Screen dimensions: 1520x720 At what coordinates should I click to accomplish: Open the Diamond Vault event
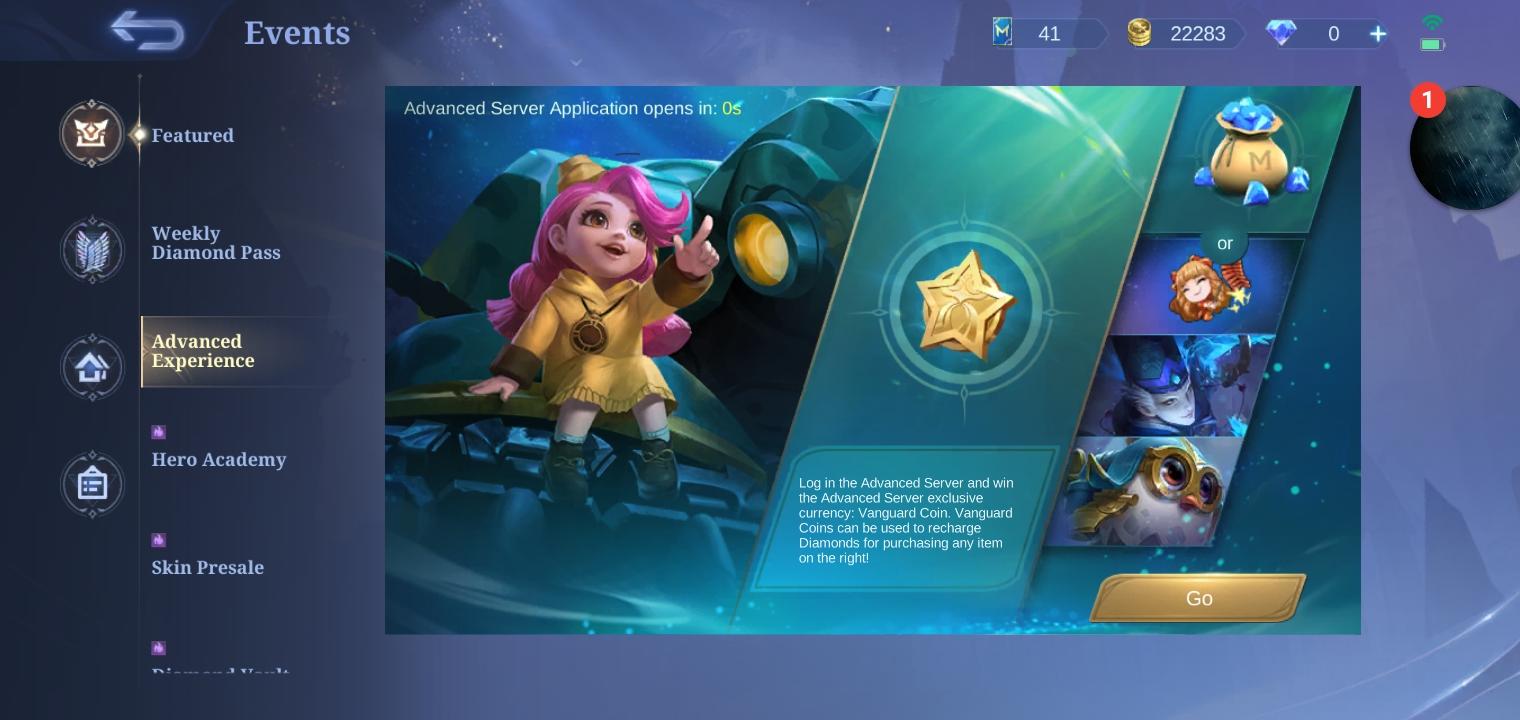click(x=221, y=670)
